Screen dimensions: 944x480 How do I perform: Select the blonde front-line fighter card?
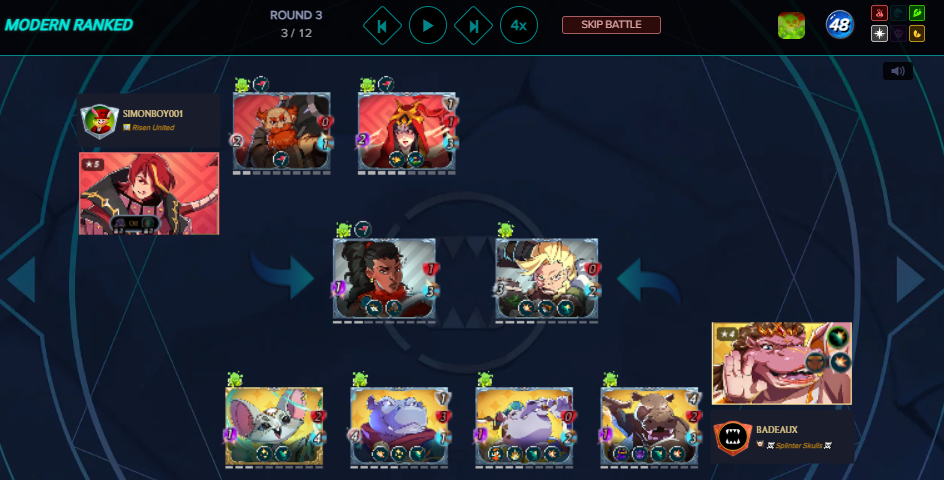coord(546,279)
